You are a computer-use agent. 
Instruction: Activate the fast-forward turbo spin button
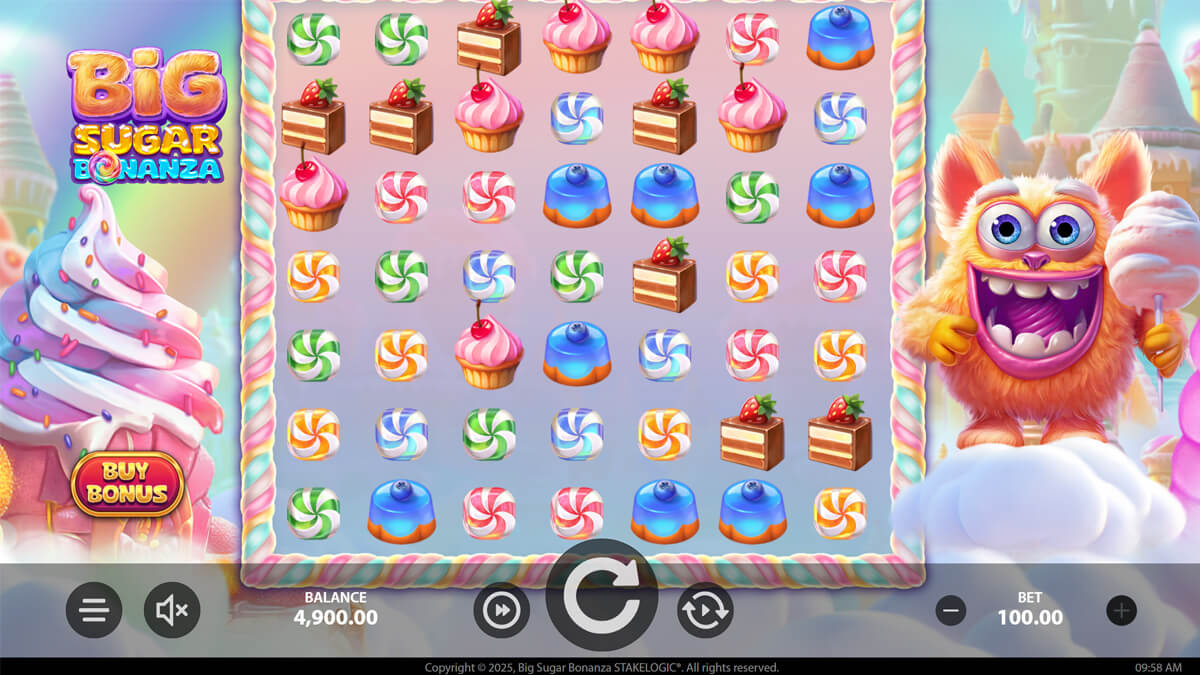[x=501, y=610]
